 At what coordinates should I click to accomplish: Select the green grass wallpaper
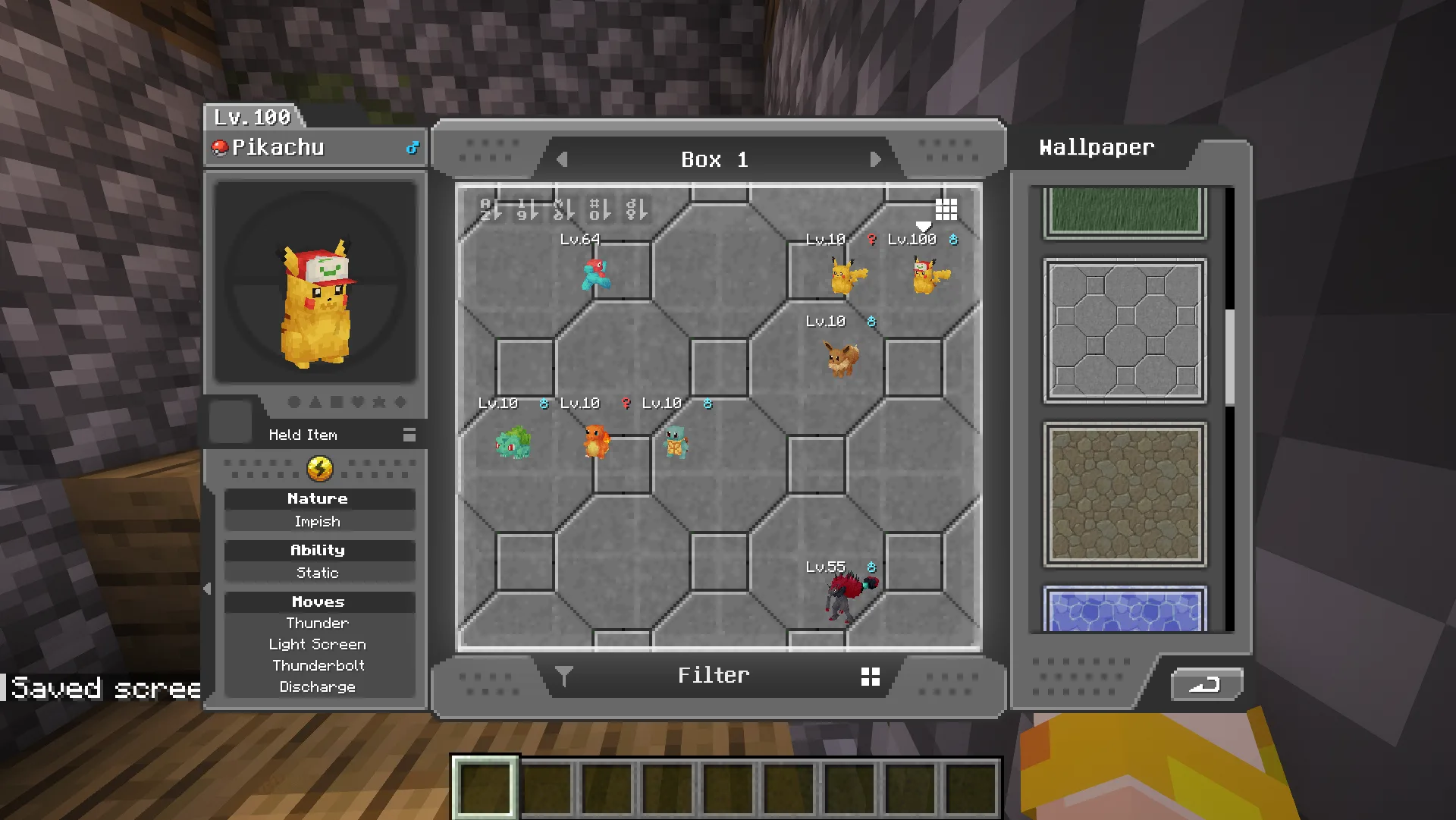(x=1125, y=211)
